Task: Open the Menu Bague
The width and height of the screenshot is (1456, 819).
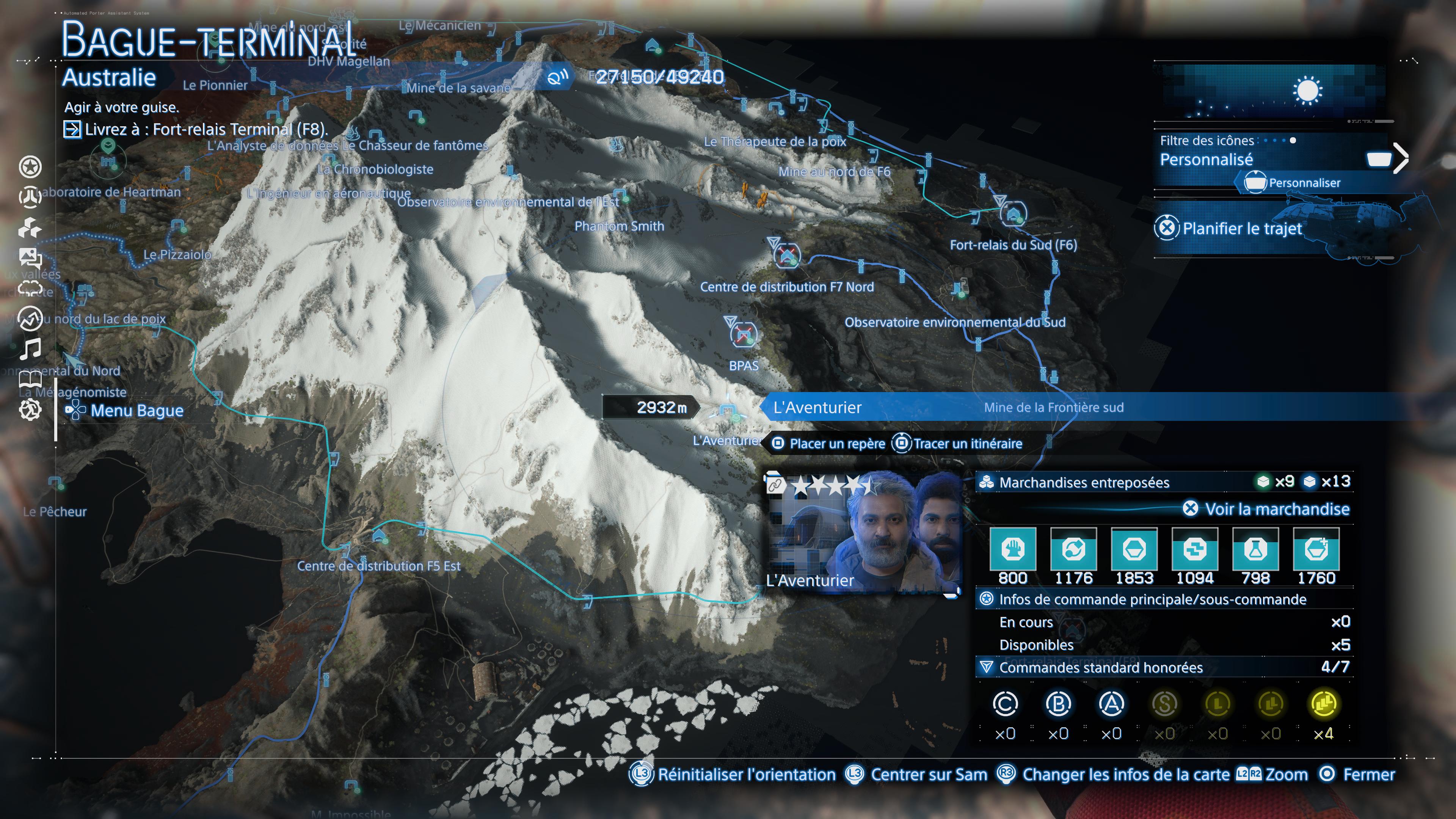Action: (136, 410)
